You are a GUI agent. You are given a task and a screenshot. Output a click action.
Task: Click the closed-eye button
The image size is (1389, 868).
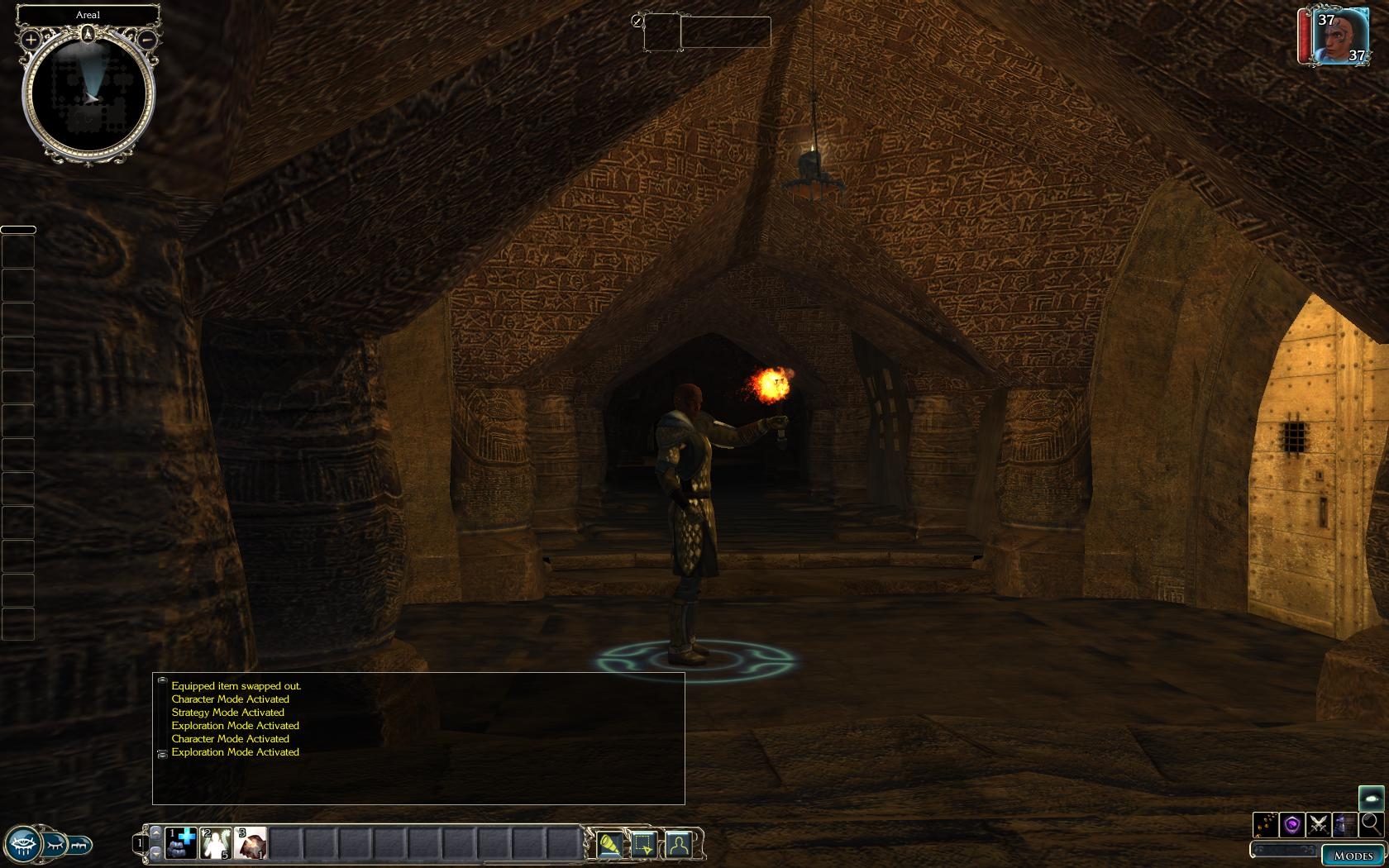[x=55, y=845]
